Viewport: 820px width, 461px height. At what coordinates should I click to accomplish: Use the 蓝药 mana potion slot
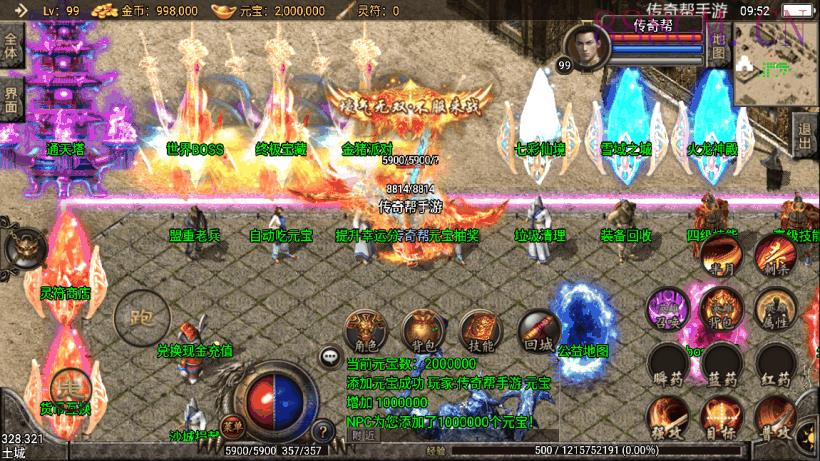pos(722,366)
